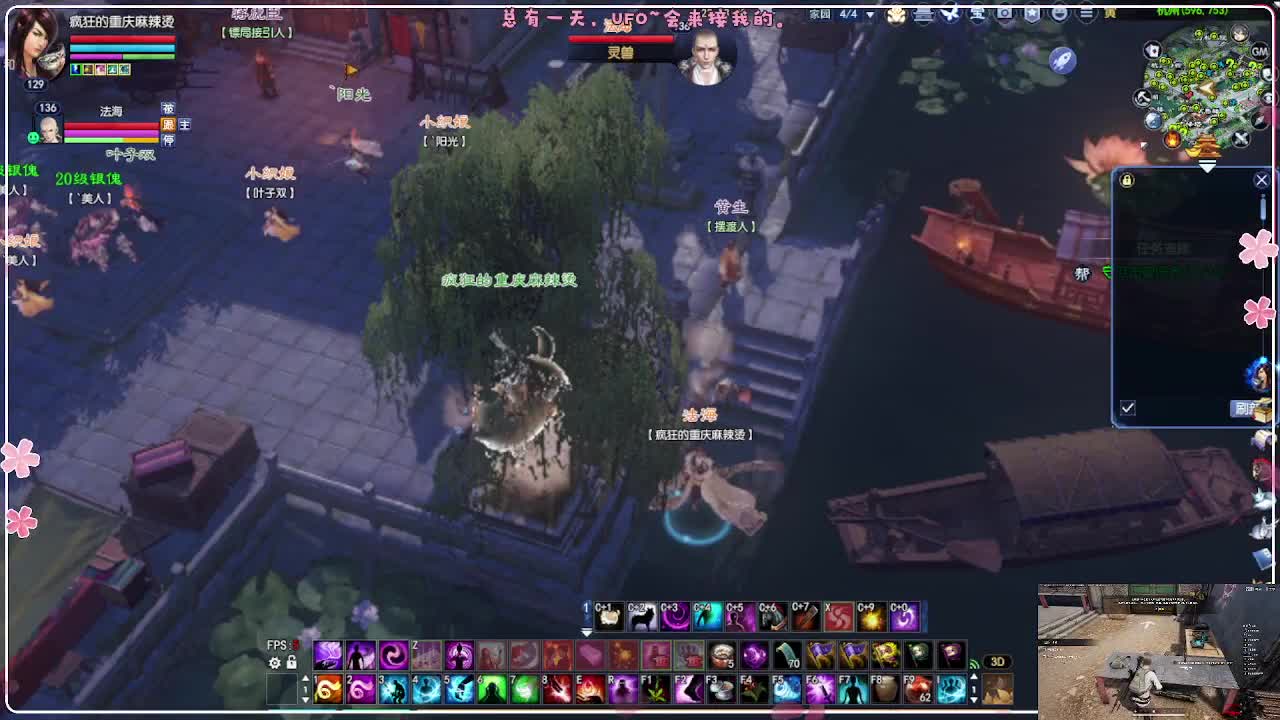1280x720 pixels.
Task: Collapse the quest tracker using the arrow above it
Action: point(1207,166)
